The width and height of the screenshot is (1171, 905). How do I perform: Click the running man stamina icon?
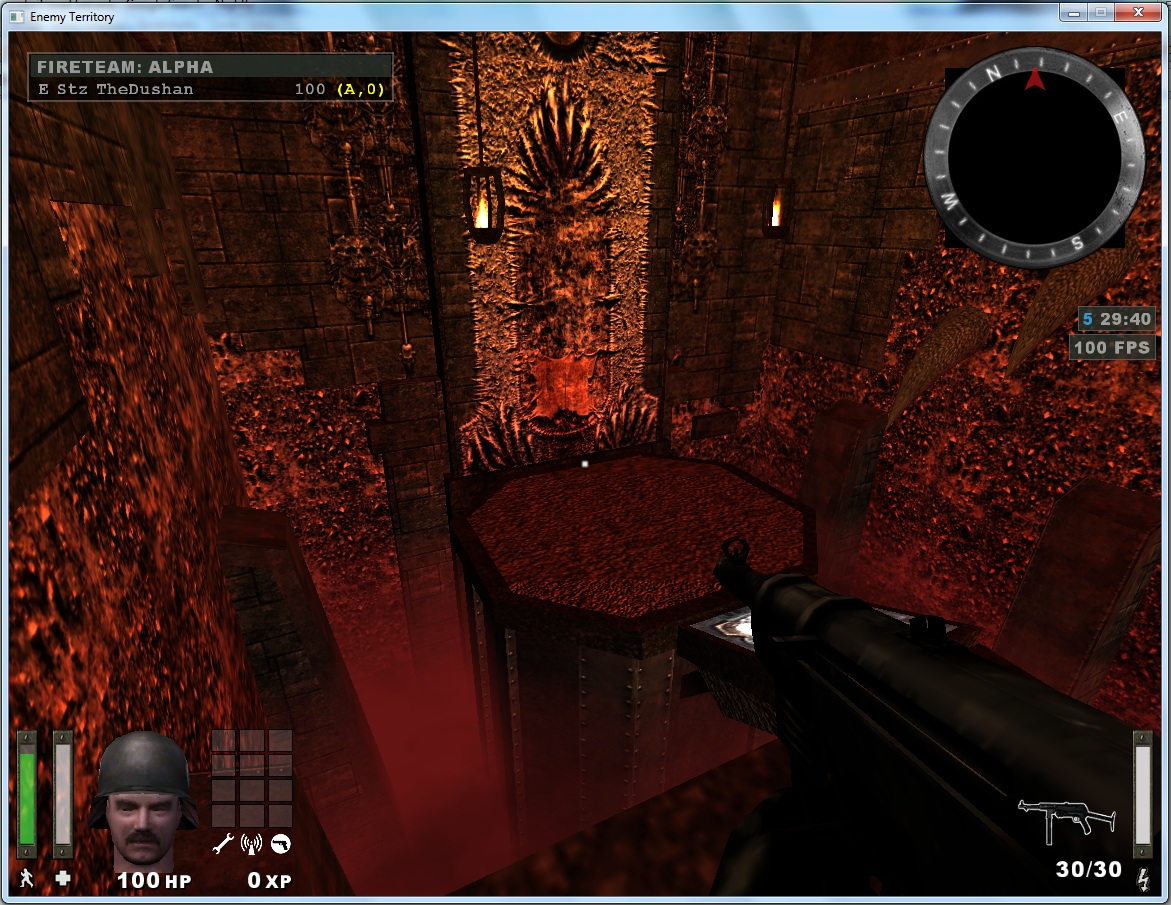[26, 879]
